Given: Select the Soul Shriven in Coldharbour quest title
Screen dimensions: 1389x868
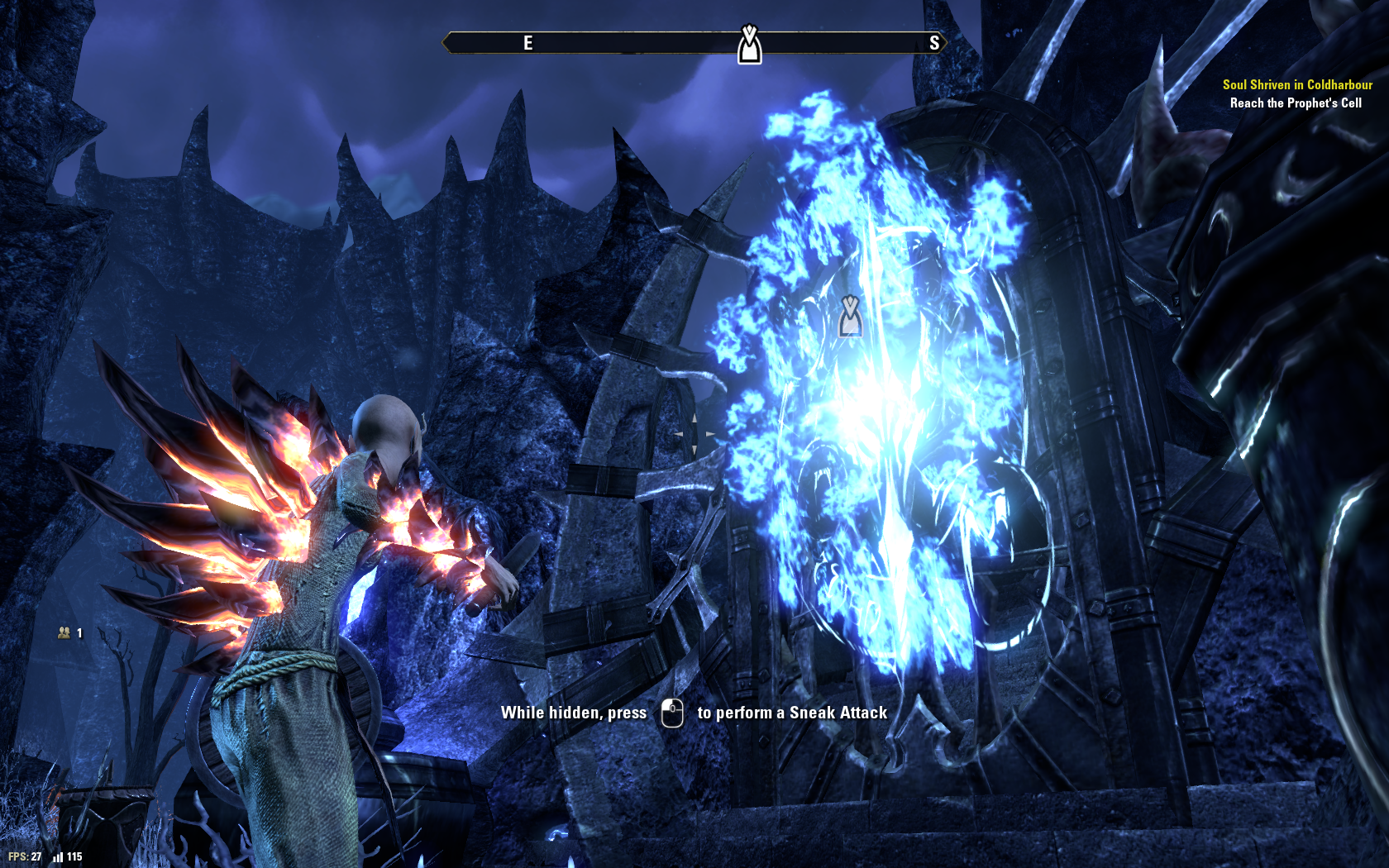Looking at the screenshot, I should click(x=1296, y=84).
